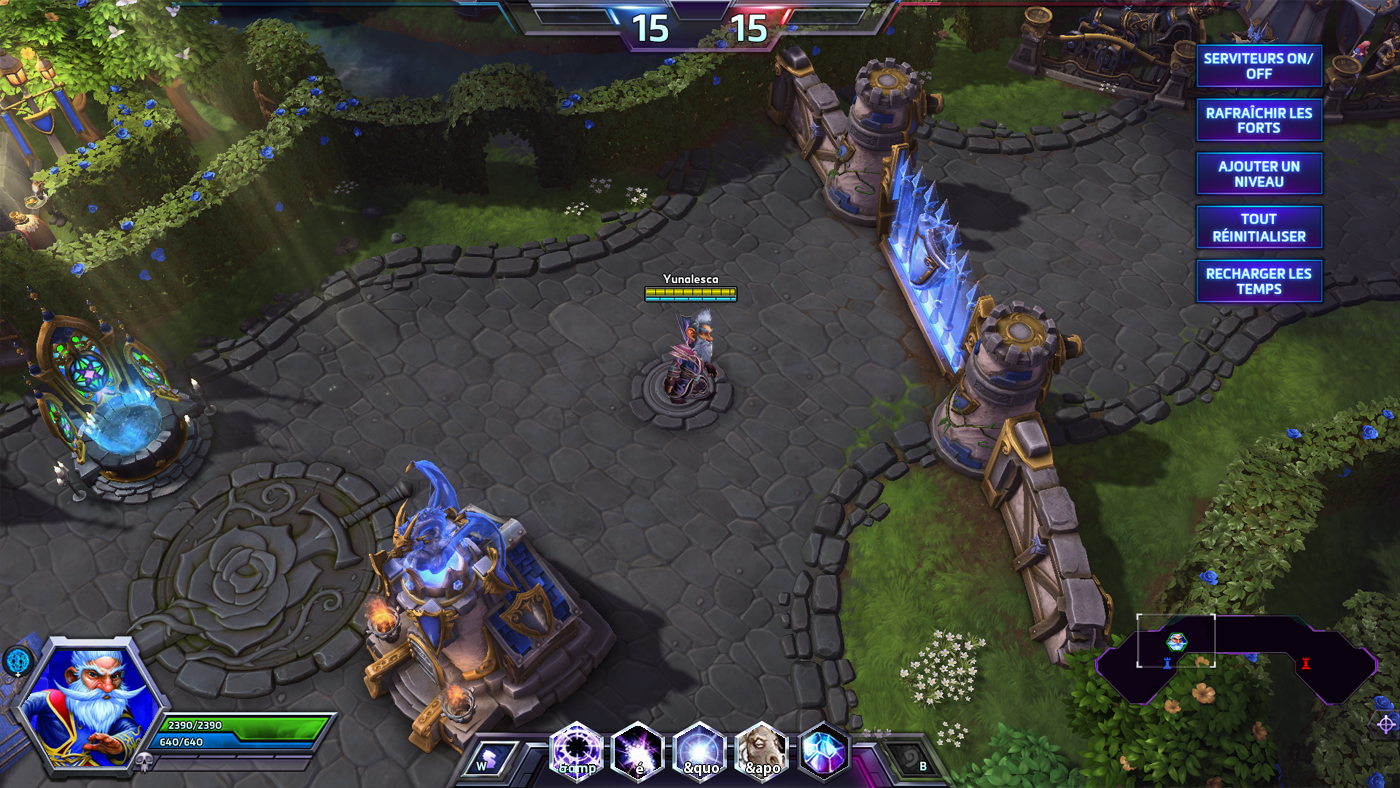Viewport: 1400px width, 788px height.
Task: Add a level with Ajouter un niveau
Action: (1259, 174)
